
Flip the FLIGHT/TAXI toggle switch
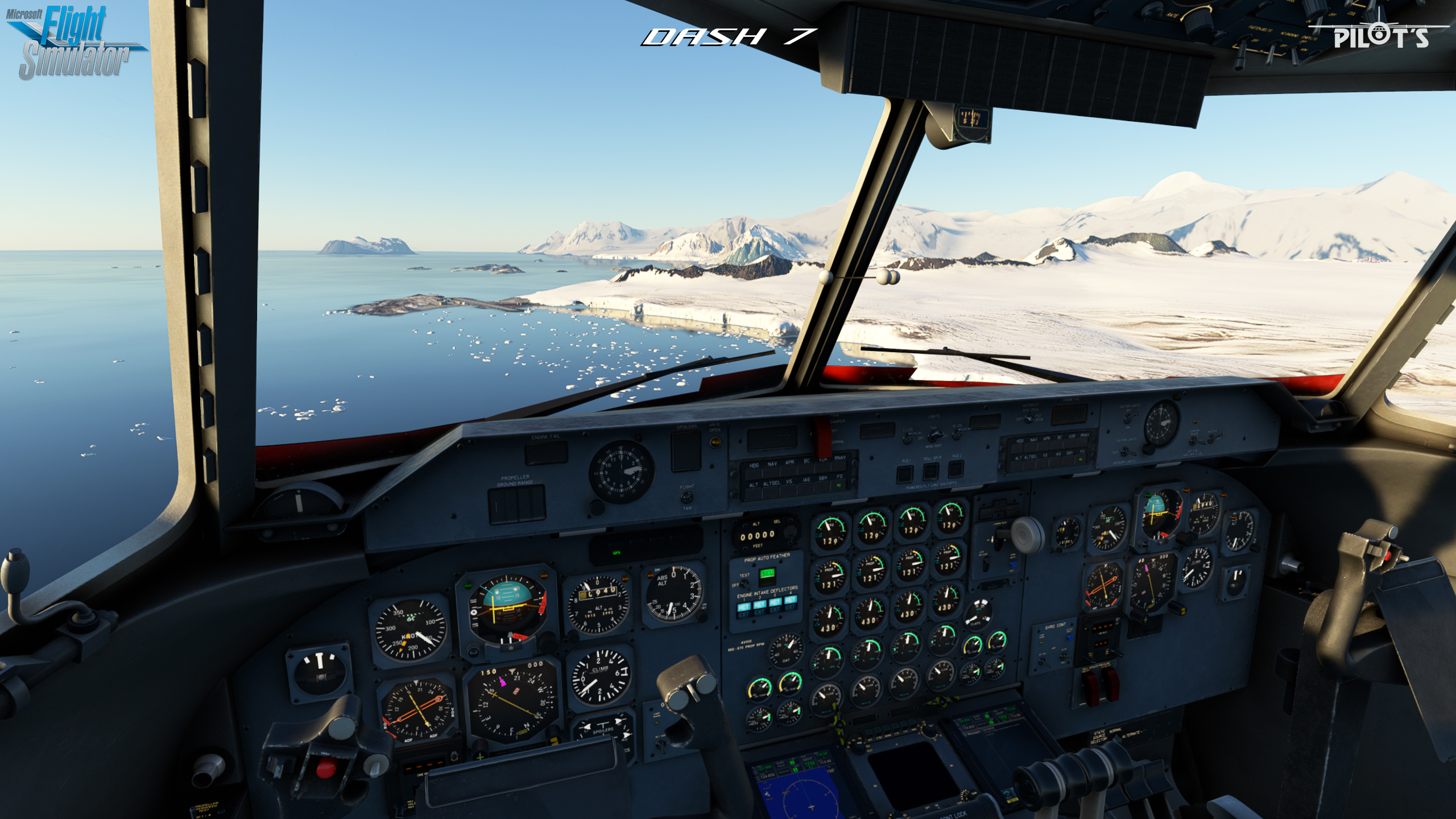coord(686,497)
